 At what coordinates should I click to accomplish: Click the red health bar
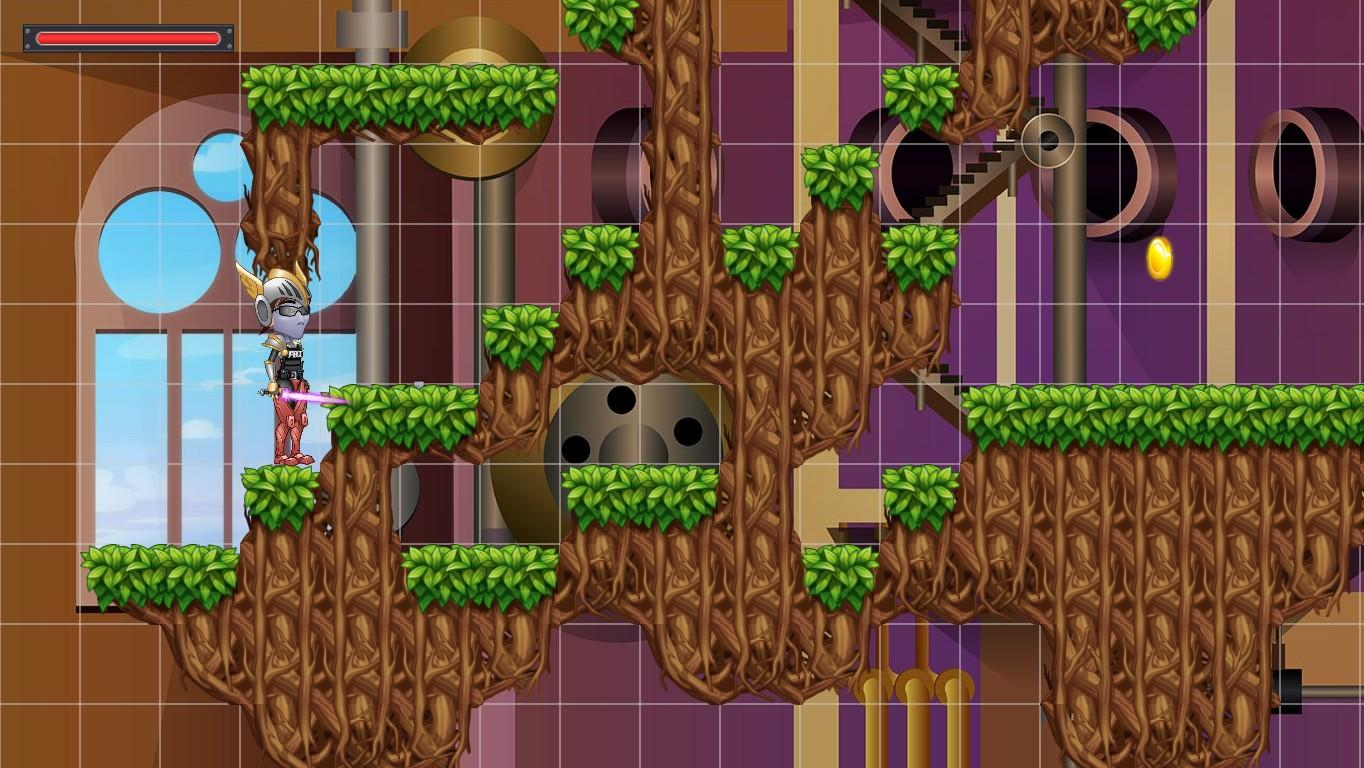pyautogui.click(x=130, y=37)
